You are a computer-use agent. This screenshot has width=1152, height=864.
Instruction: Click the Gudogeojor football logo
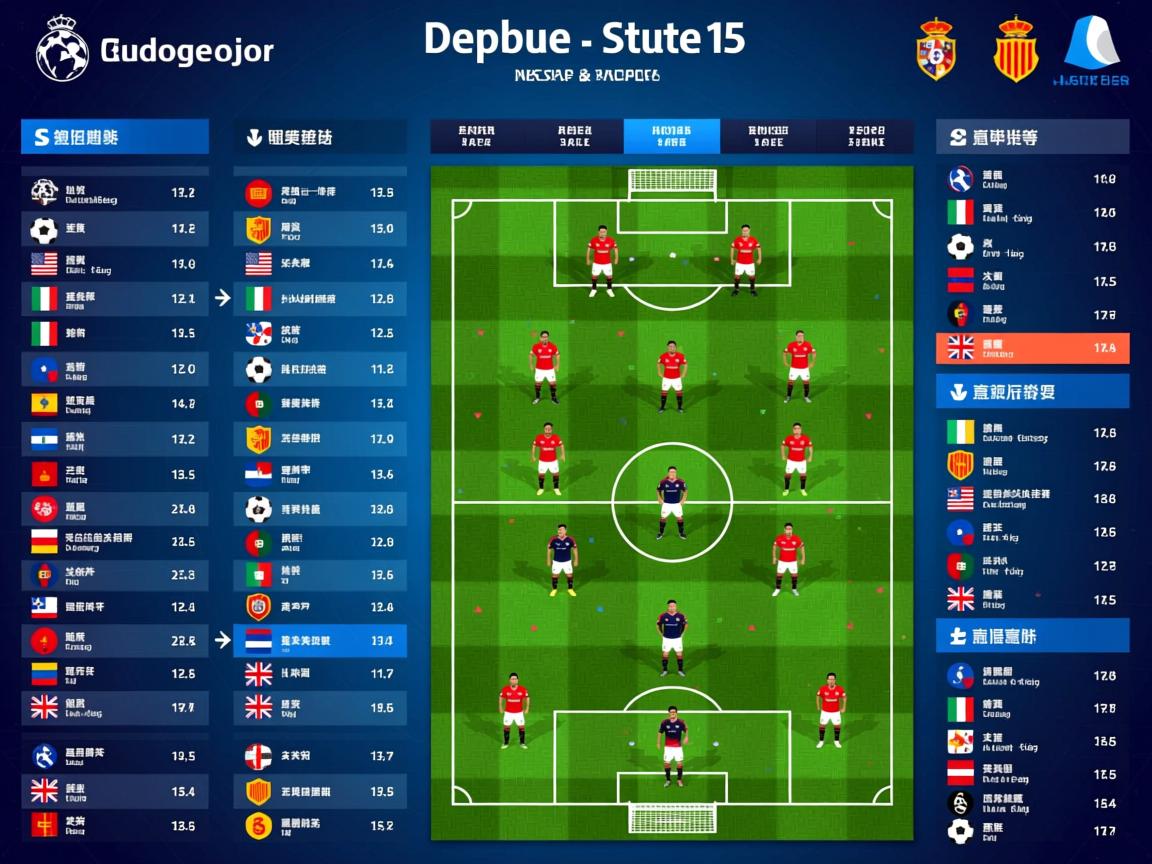click(62, 49)
